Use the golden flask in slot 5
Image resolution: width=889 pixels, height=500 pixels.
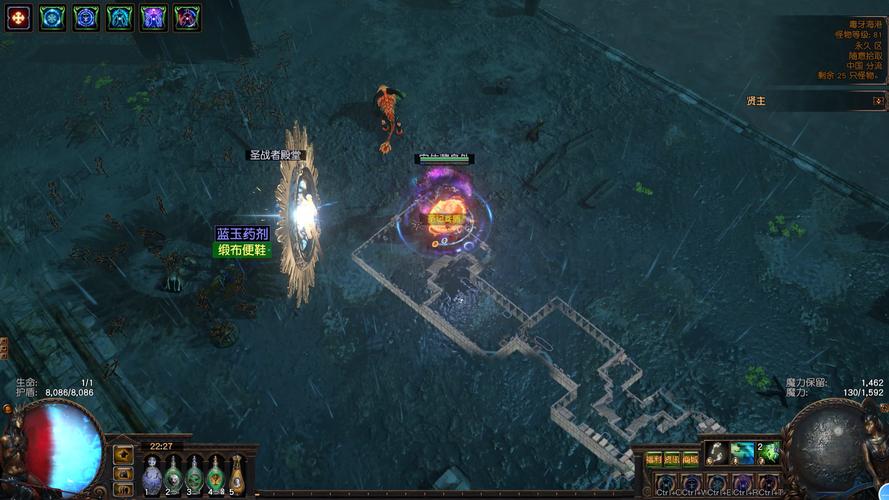click(x=236, y=474)
